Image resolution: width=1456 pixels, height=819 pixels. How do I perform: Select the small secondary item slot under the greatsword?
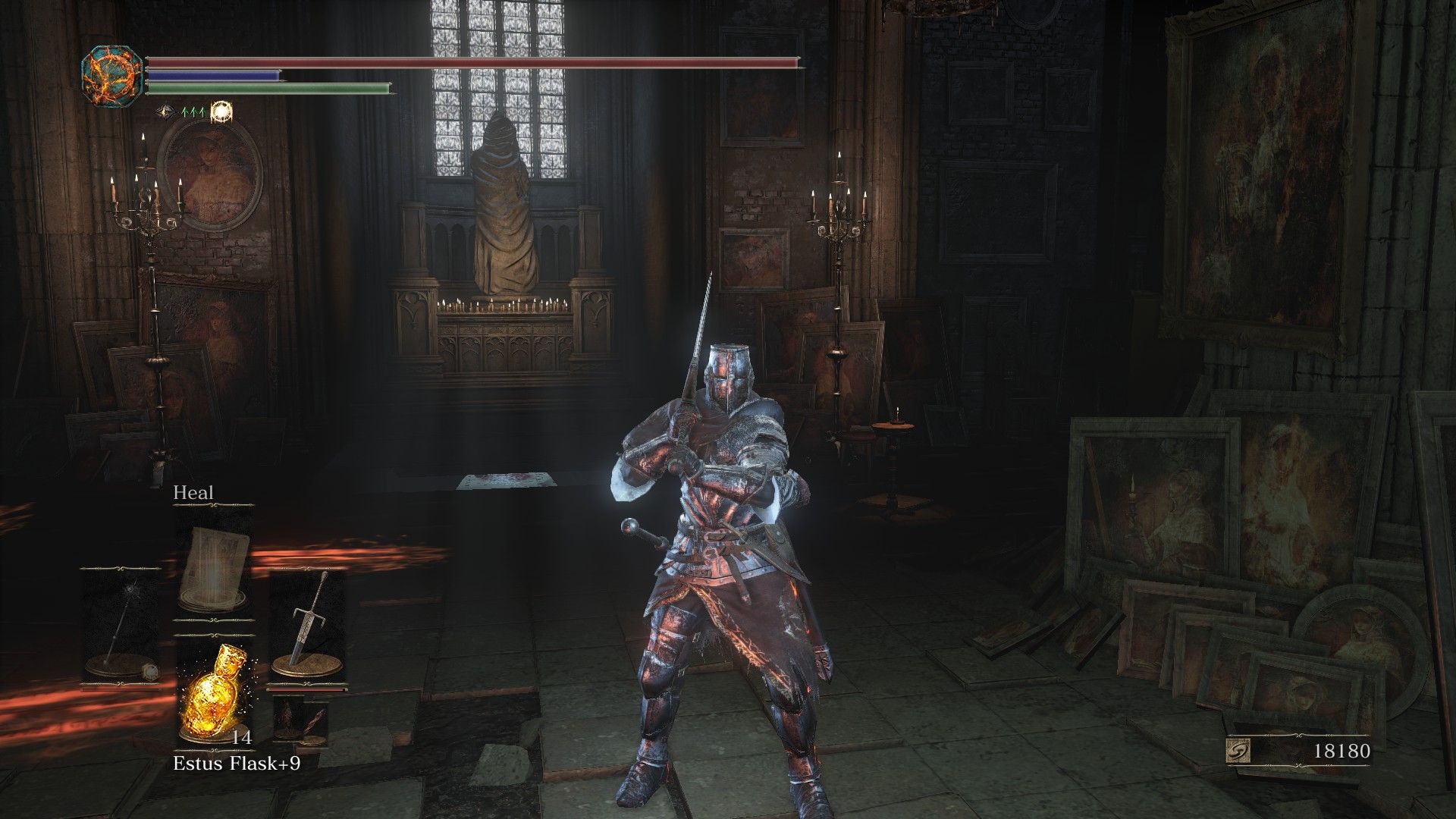point(300,720)
